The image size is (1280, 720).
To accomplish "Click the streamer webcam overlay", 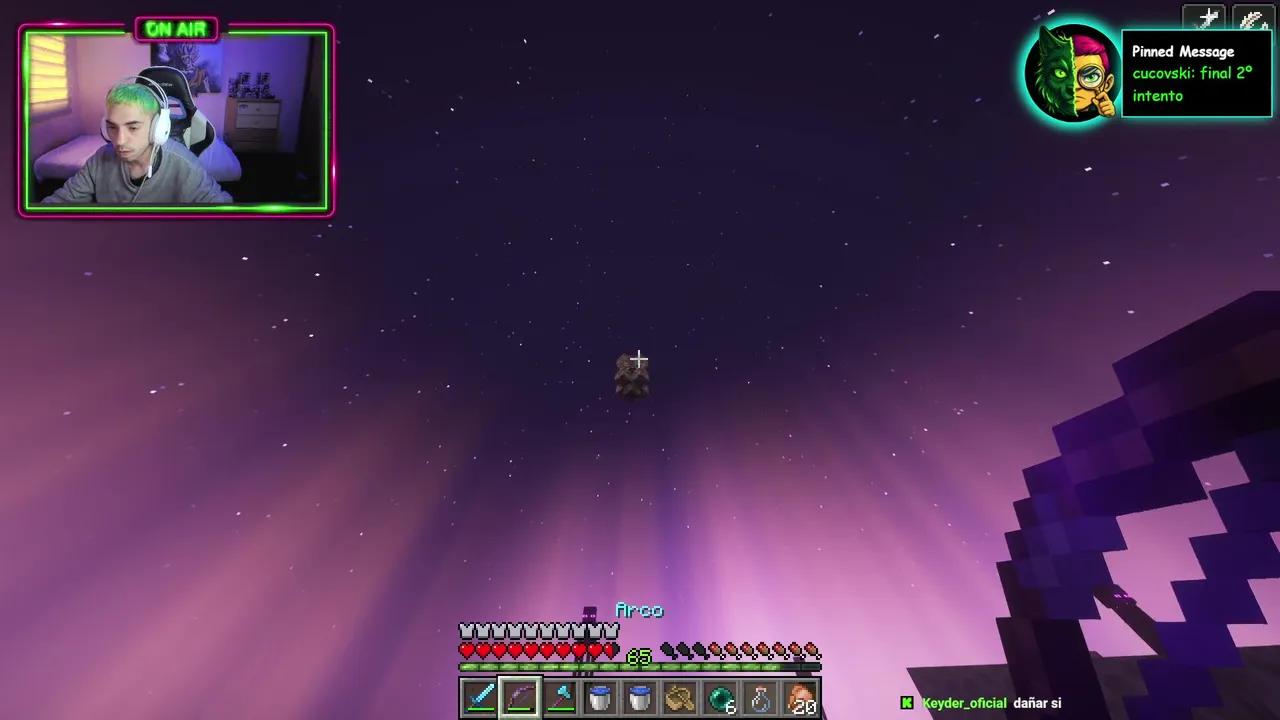I will pos(175,118).
